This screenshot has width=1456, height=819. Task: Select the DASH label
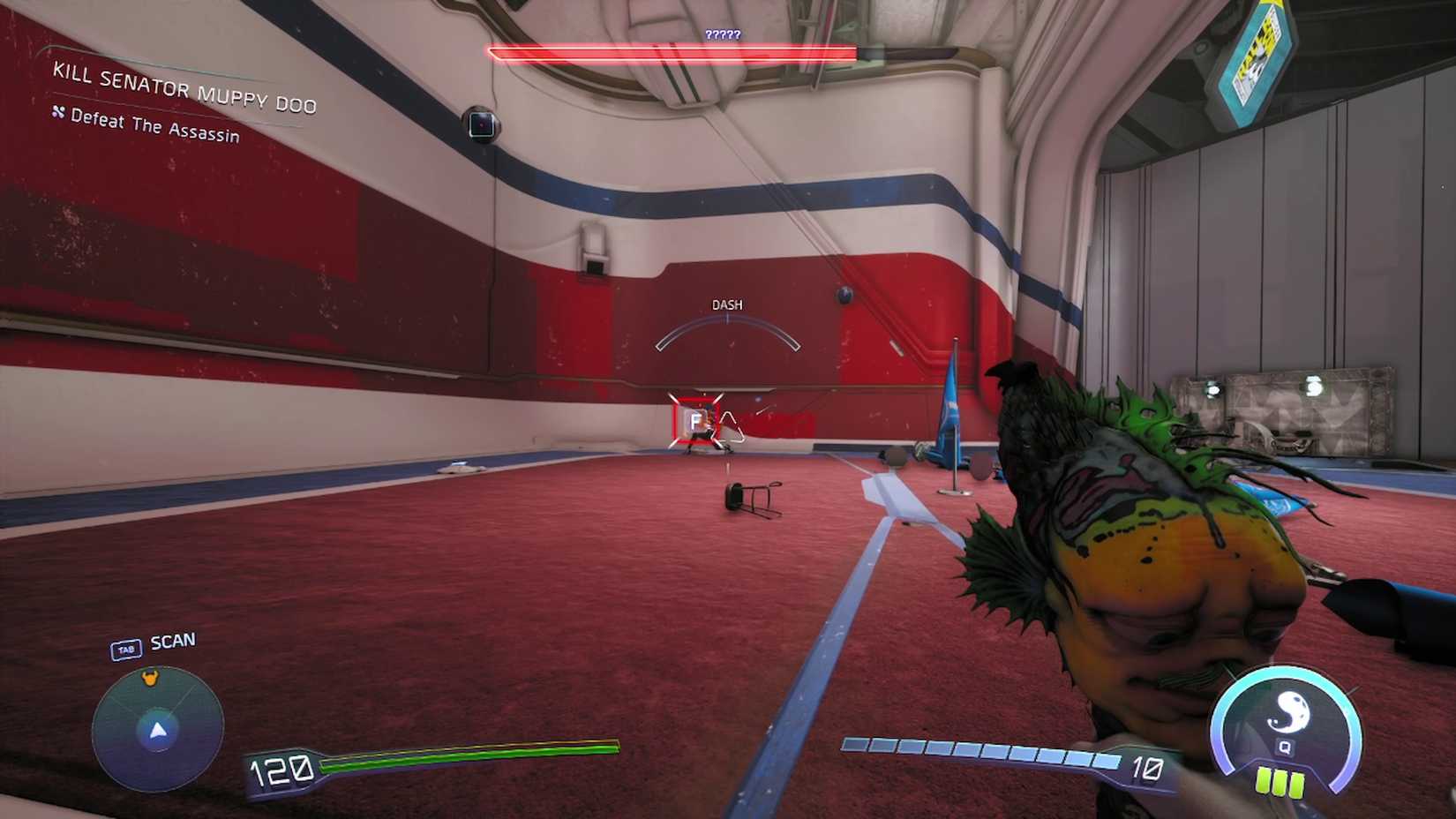tap(726, 304)
